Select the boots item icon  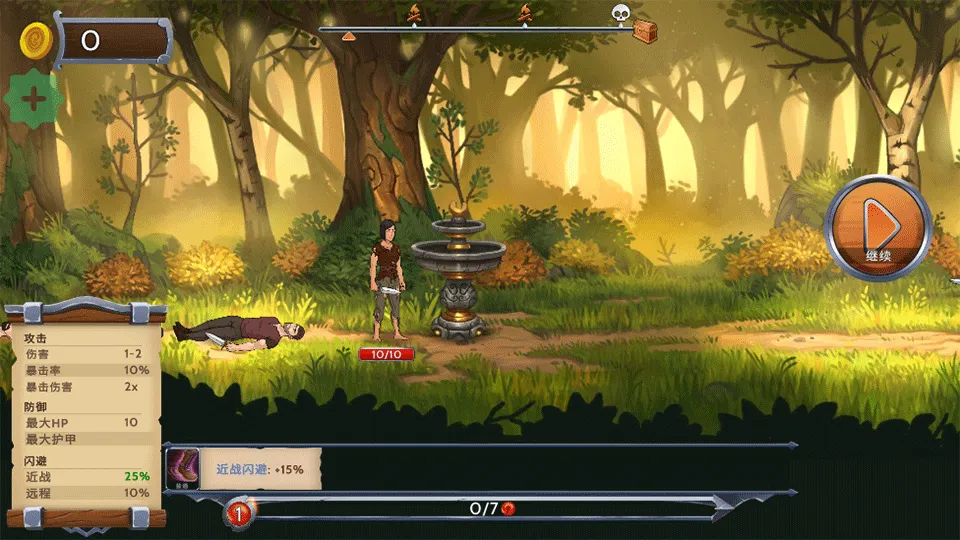tap(182, 468)
